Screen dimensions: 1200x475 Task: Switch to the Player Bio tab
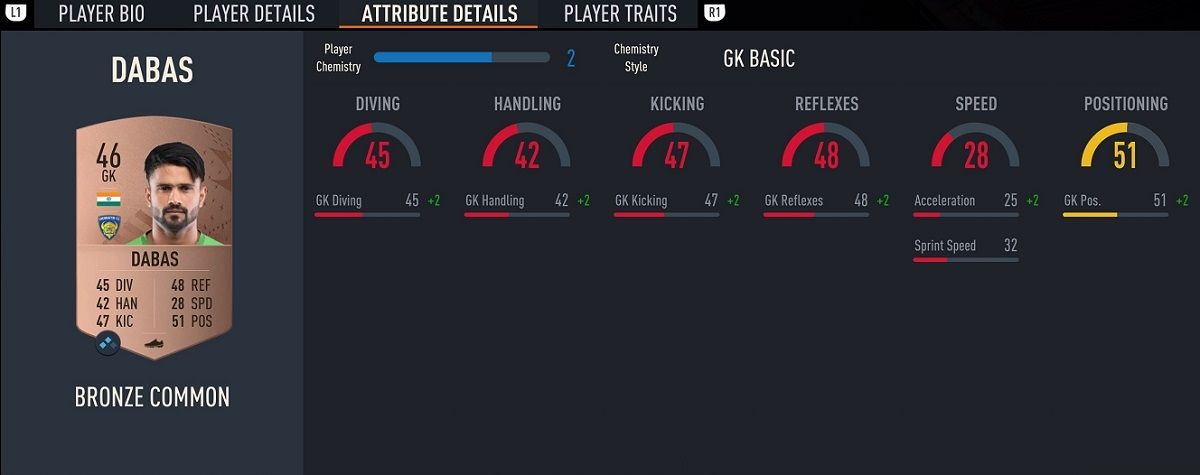101,14
